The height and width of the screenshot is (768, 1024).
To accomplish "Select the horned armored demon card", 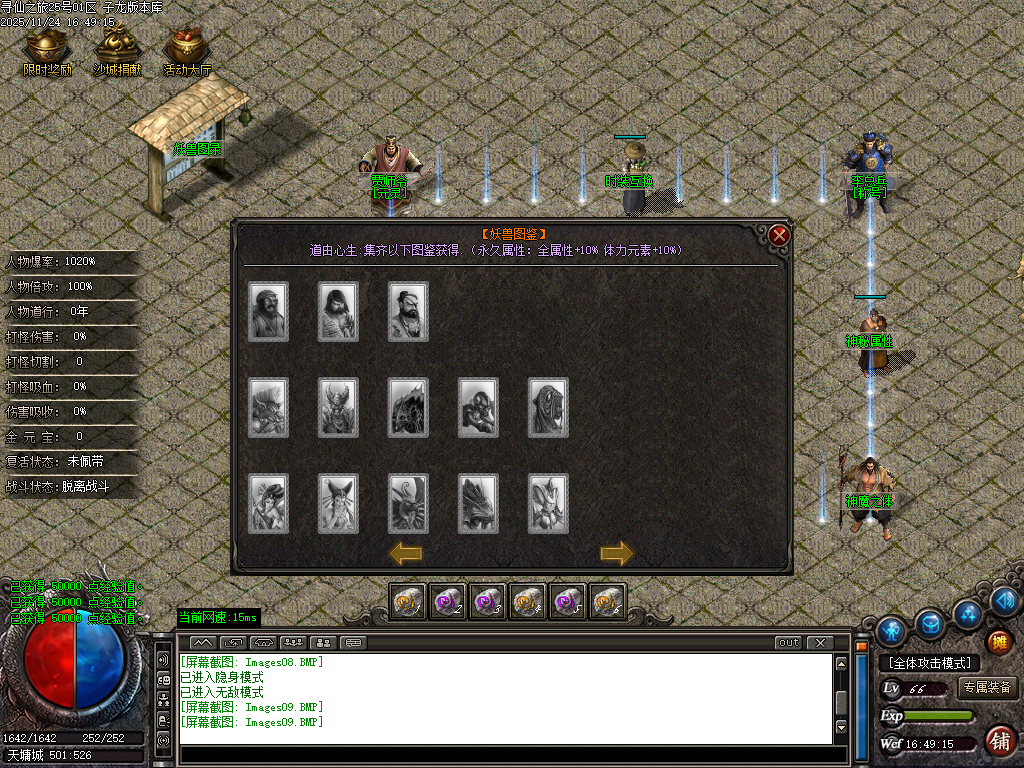I will pos(338,408).
